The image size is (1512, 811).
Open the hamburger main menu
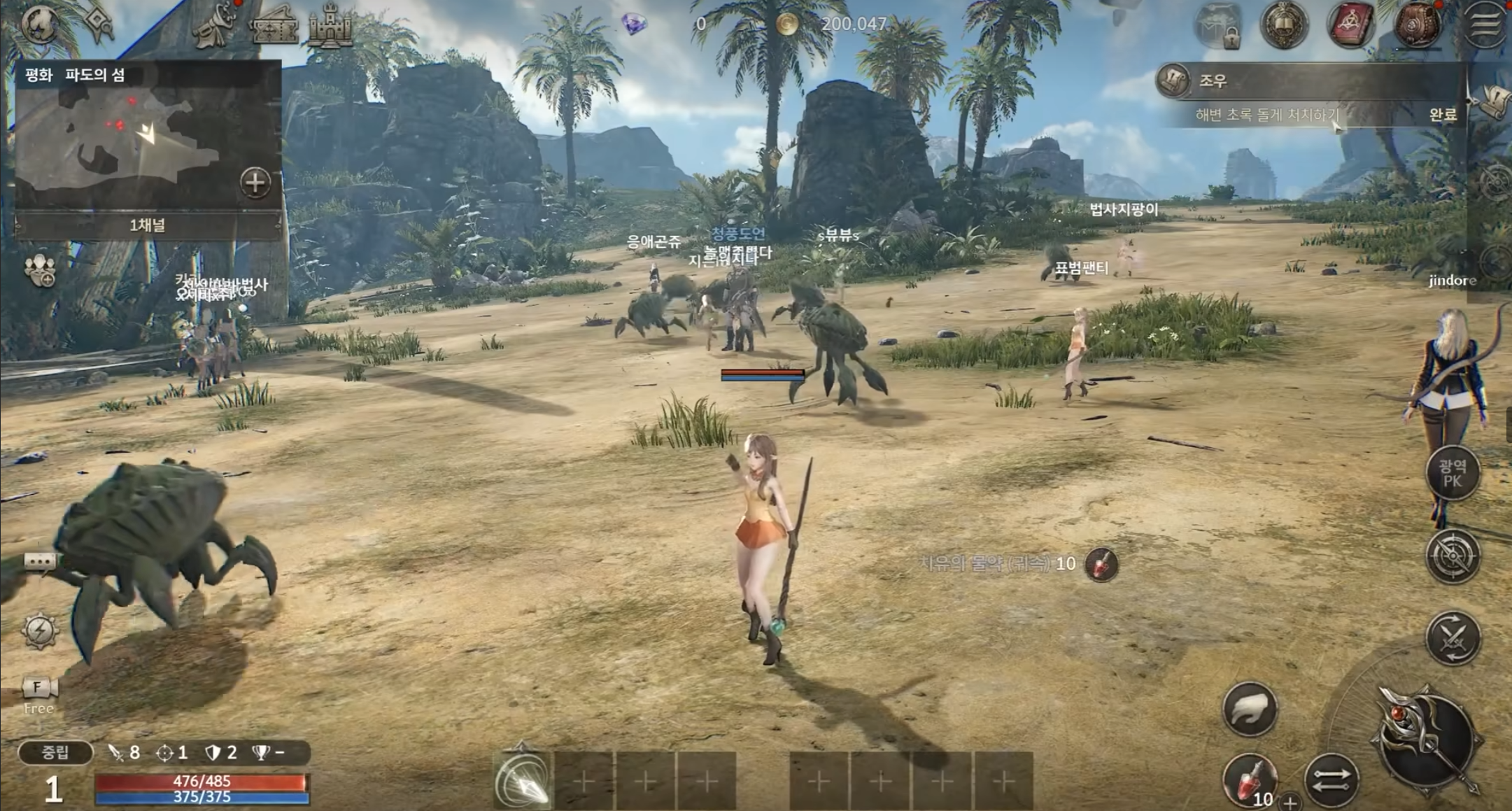(x=1485, y=25)
